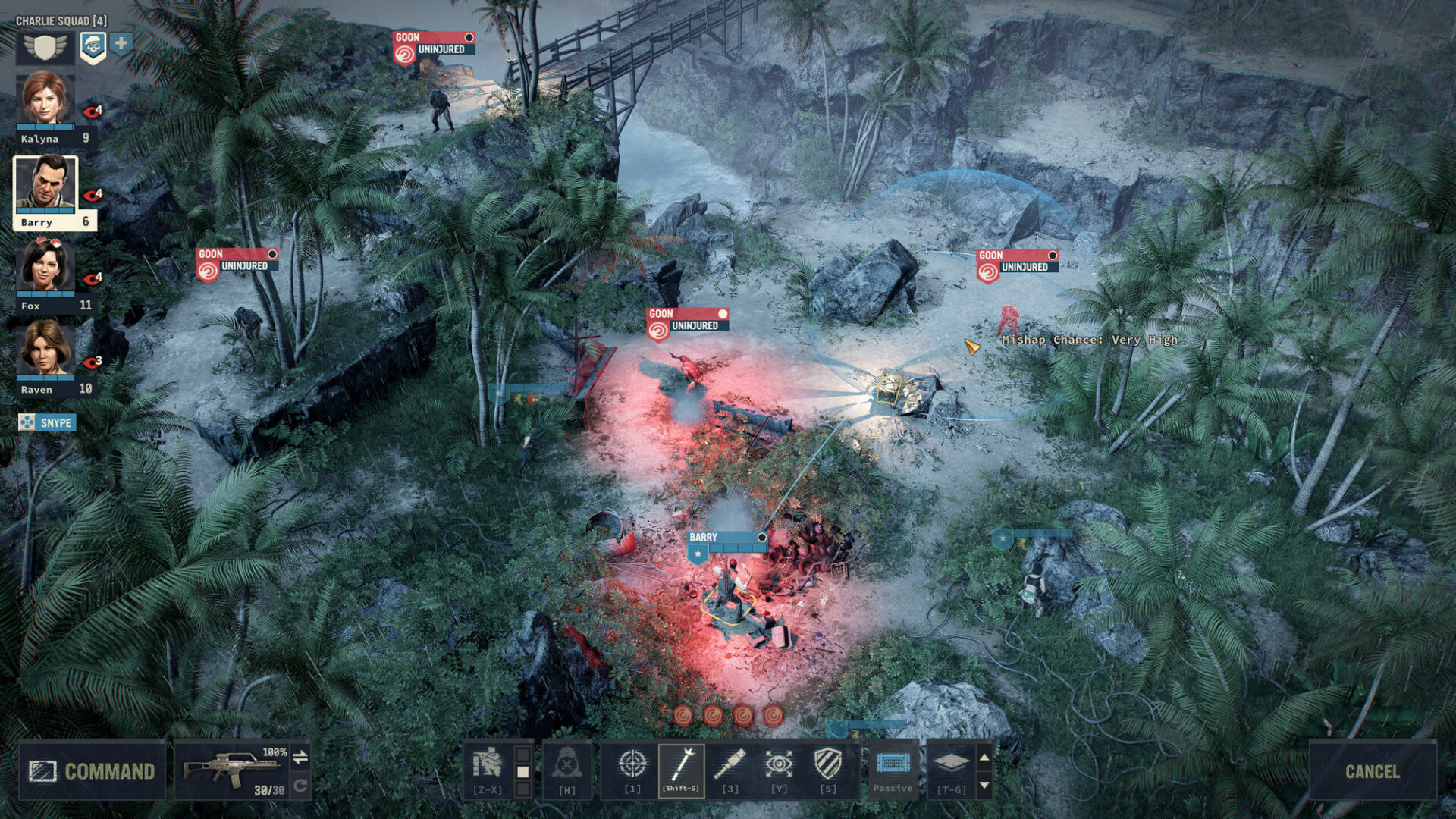
Task: Enable Overwatch with the eye icon
Action: 780,763
